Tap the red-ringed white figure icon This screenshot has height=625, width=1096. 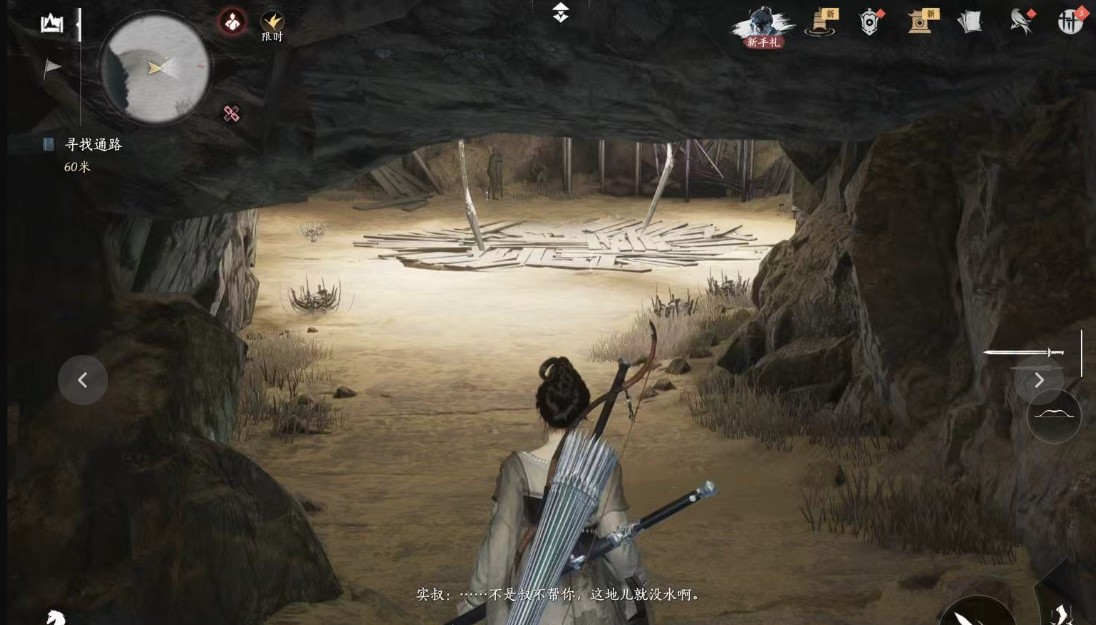coord(232,22)
